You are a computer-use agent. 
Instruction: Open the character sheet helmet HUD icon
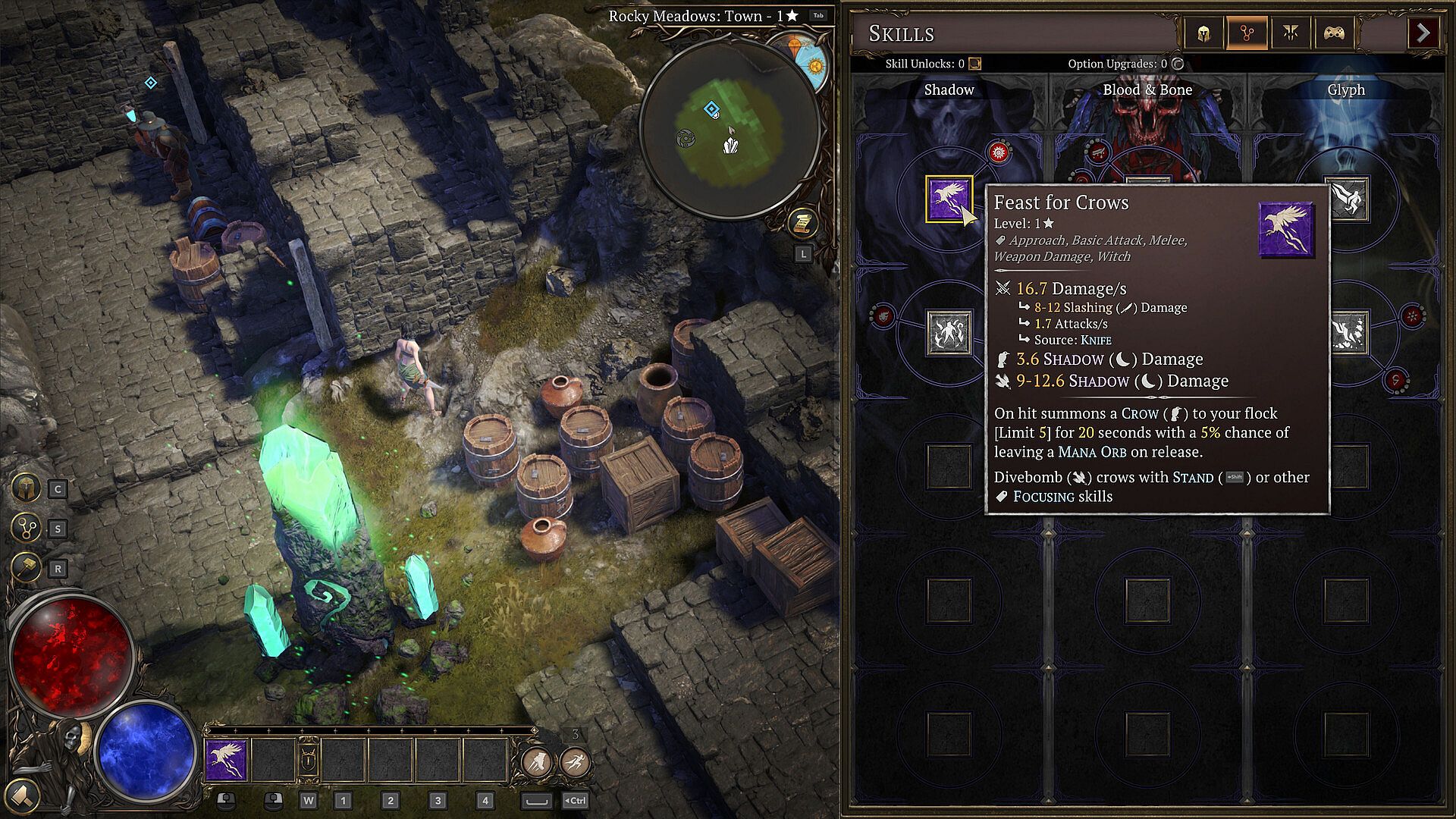coord(26,488)
